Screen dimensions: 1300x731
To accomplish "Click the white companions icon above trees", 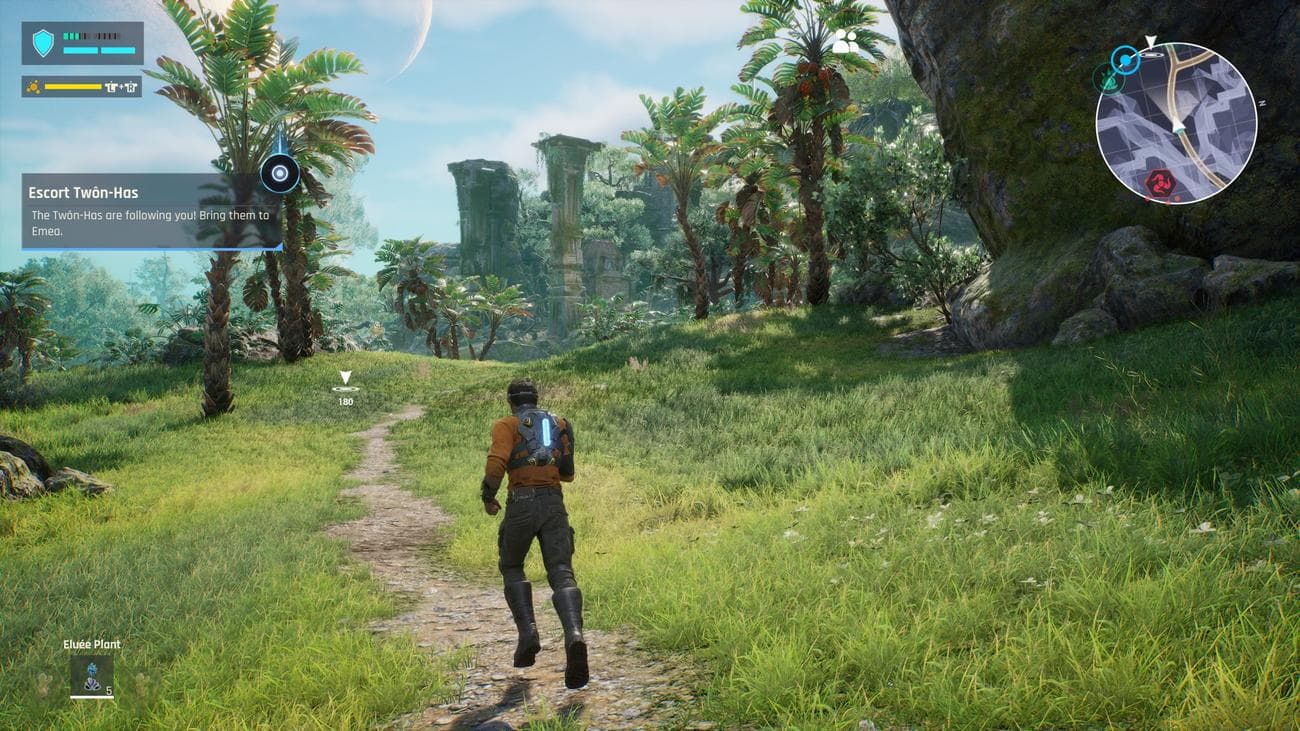I will click(x=845, y=42).
